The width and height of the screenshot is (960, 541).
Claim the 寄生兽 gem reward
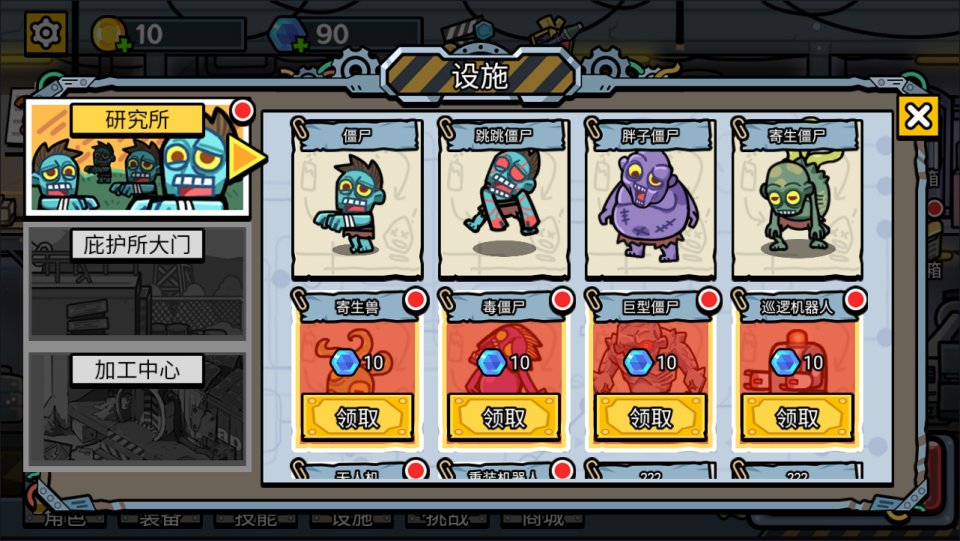click(x=357, y=417)
